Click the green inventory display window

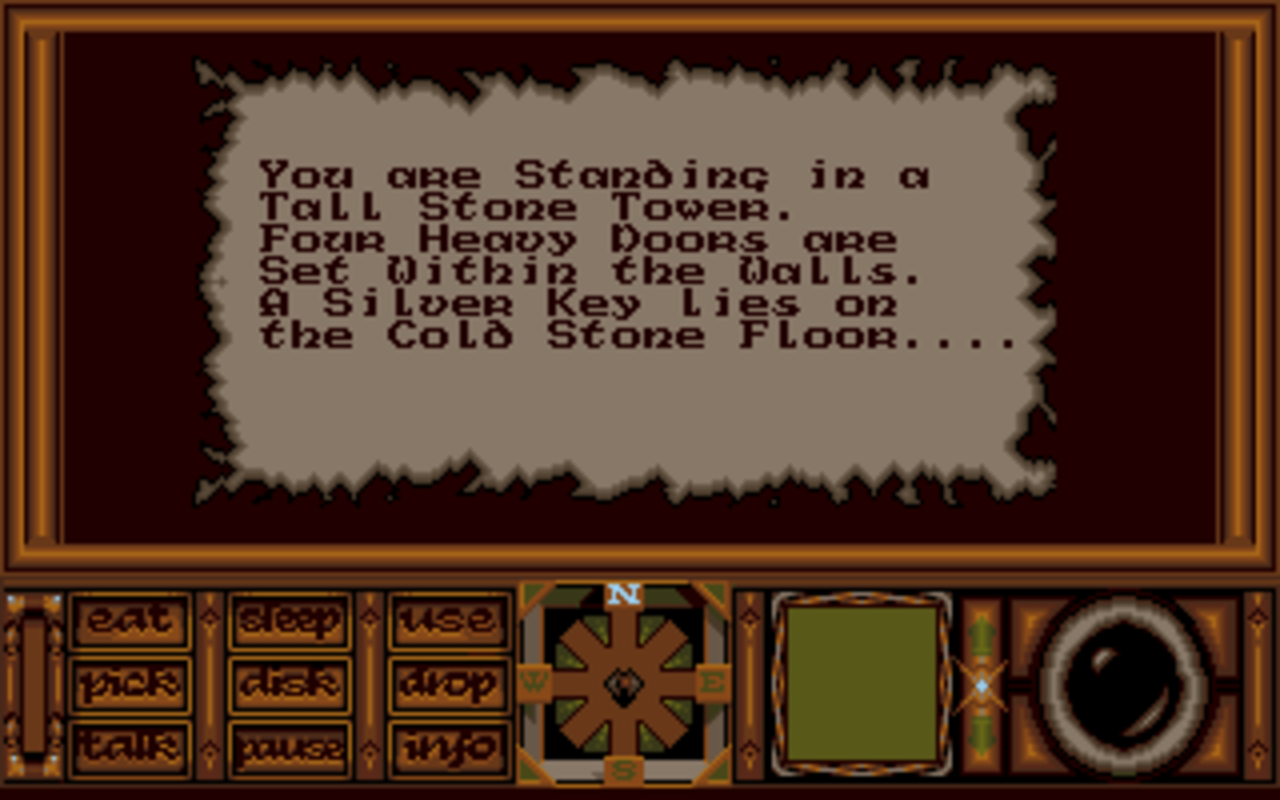tap(860, 685)
